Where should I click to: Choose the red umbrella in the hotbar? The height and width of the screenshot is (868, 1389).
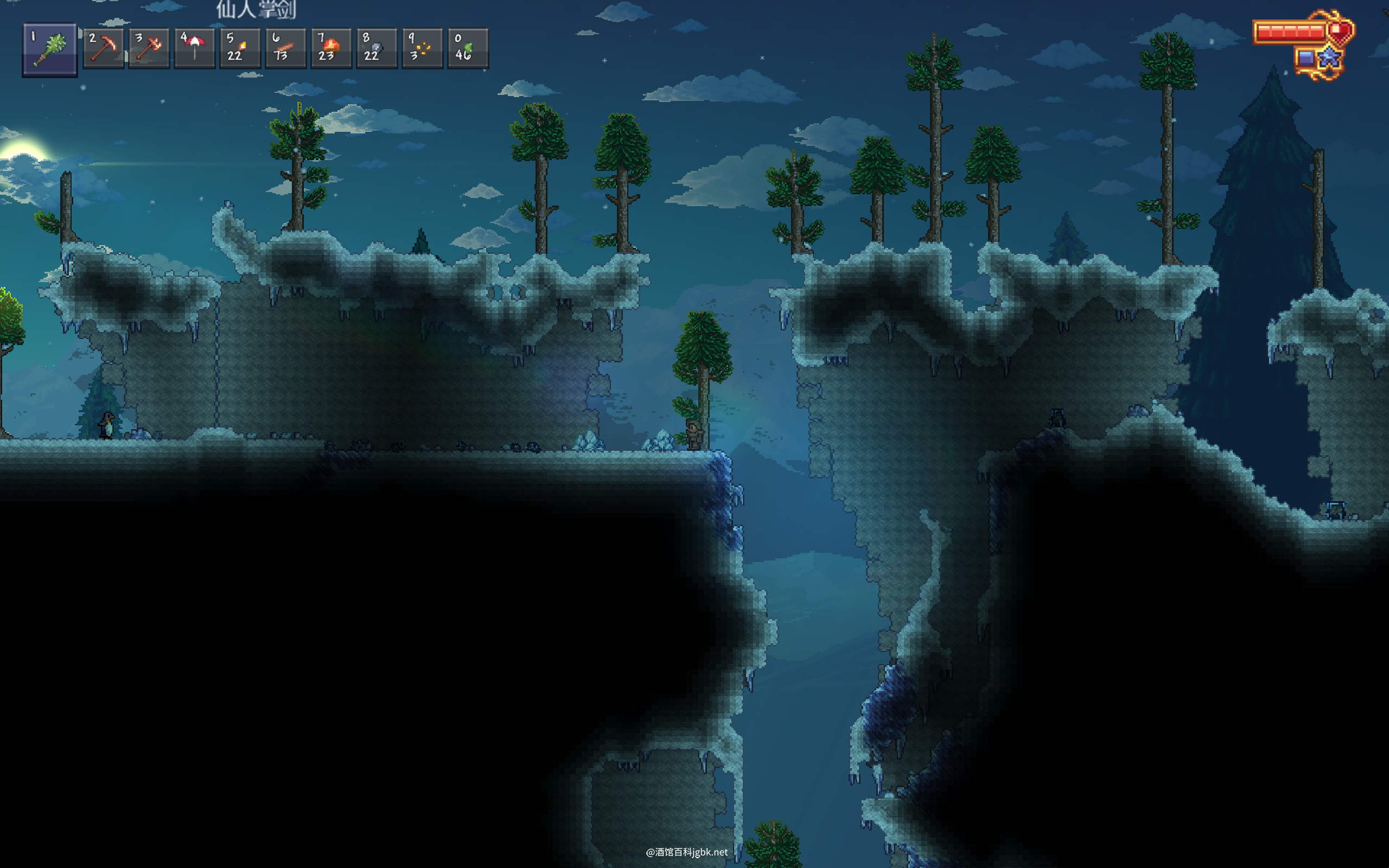(195, 48)
